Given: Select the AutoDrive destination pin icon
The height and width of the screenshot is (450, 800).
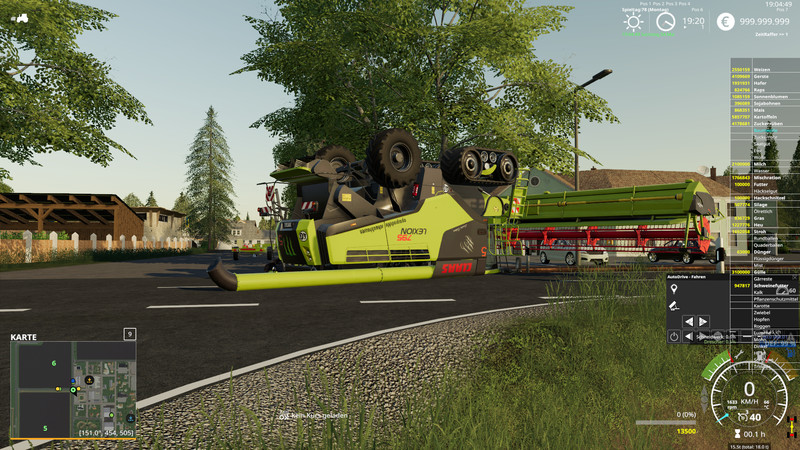Looking at the screenshot, I should [674, 289].
